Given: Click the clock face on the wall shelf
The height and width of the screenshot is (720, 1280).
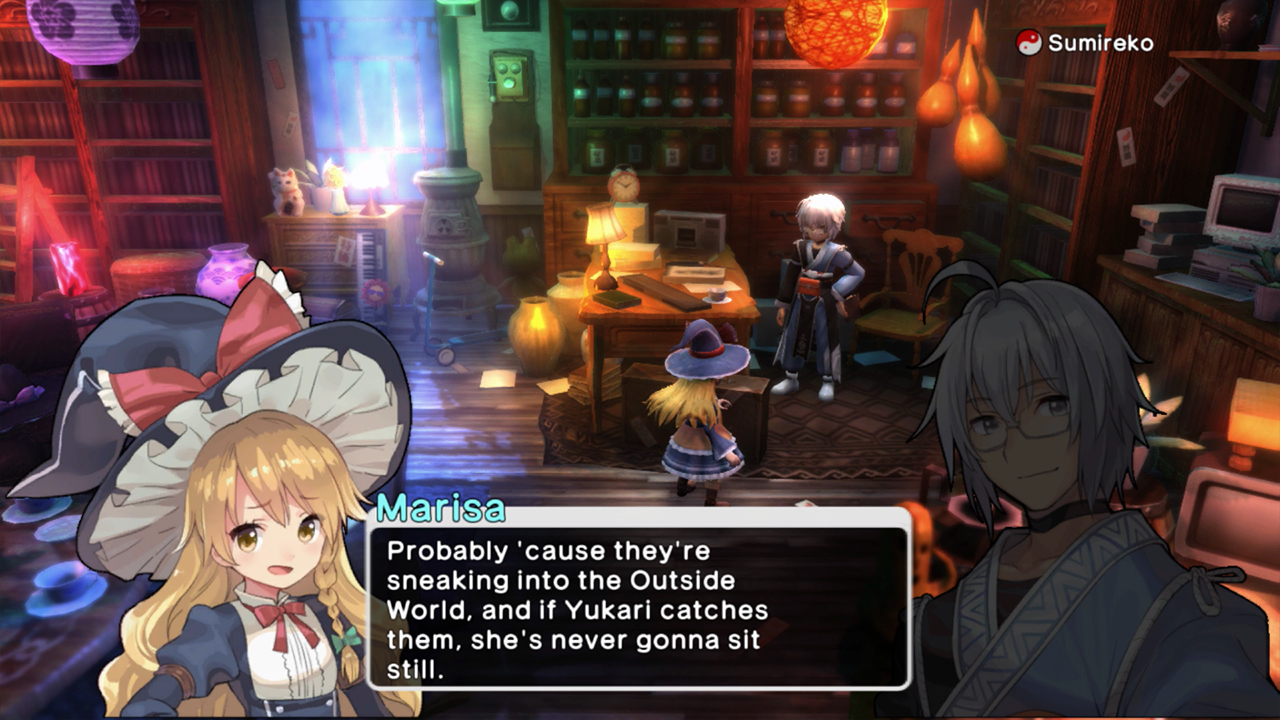Looking at the screenshot, I should click(x=623, y=186).
